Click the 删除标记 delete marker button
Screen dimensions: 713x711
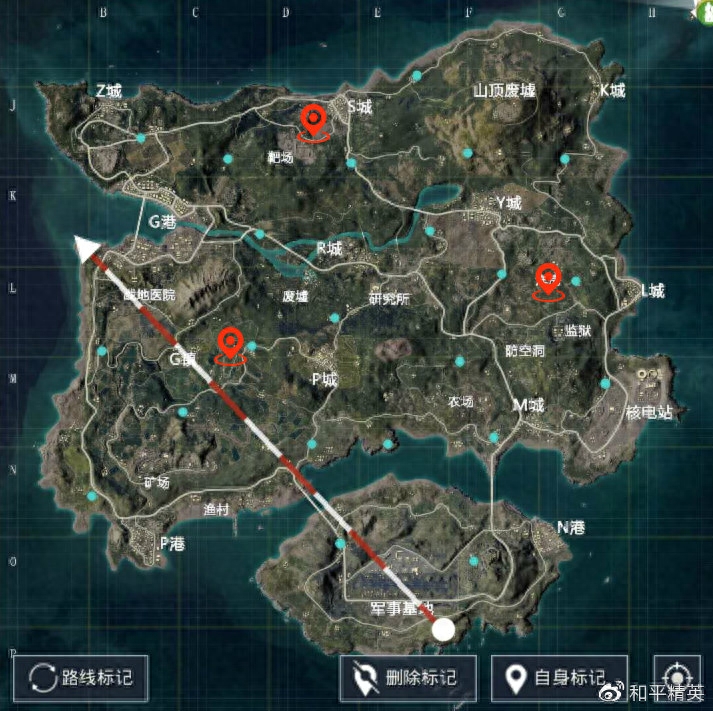[408, 679]
